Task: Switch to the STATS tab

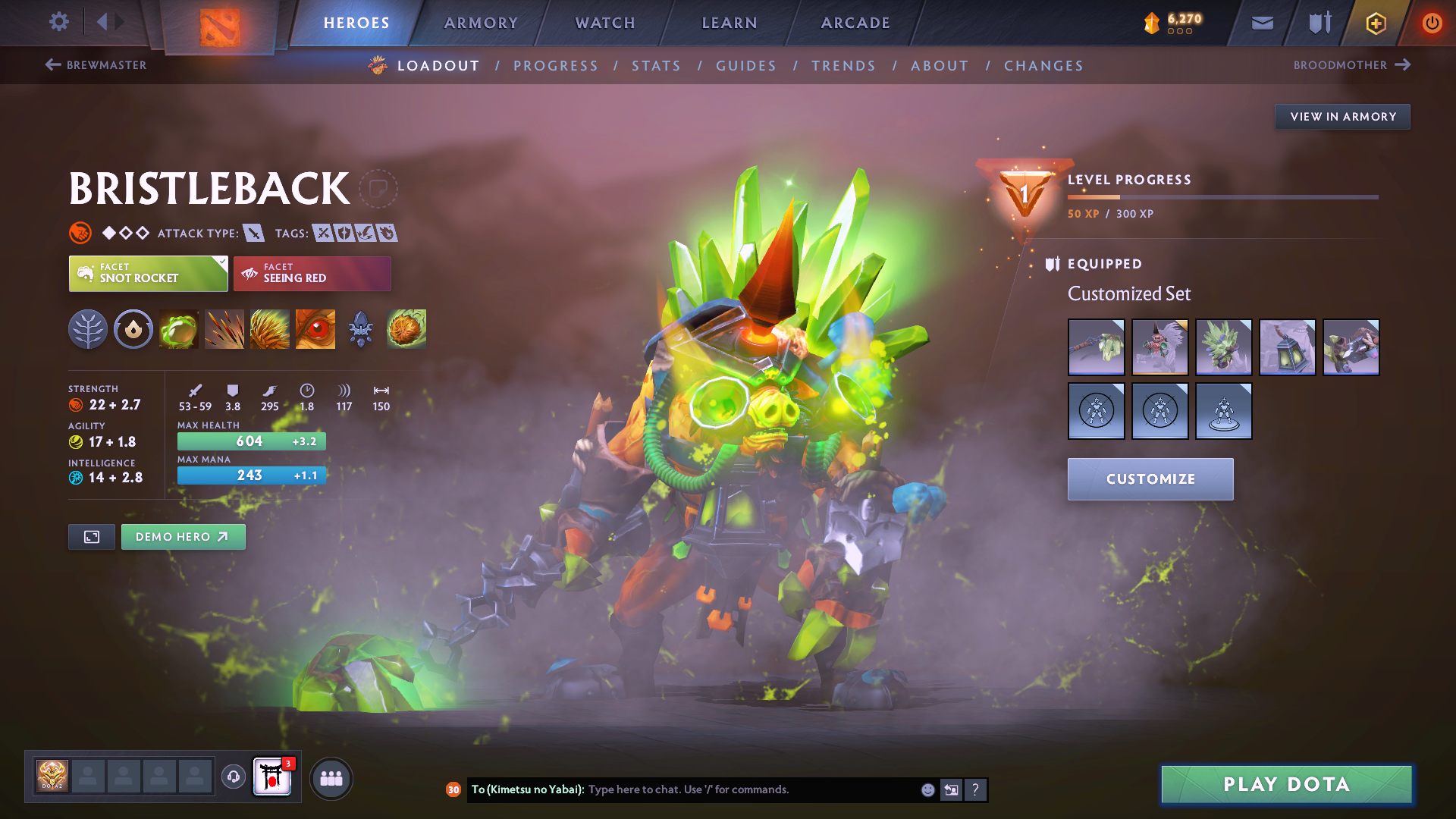Action: [656, 65]
